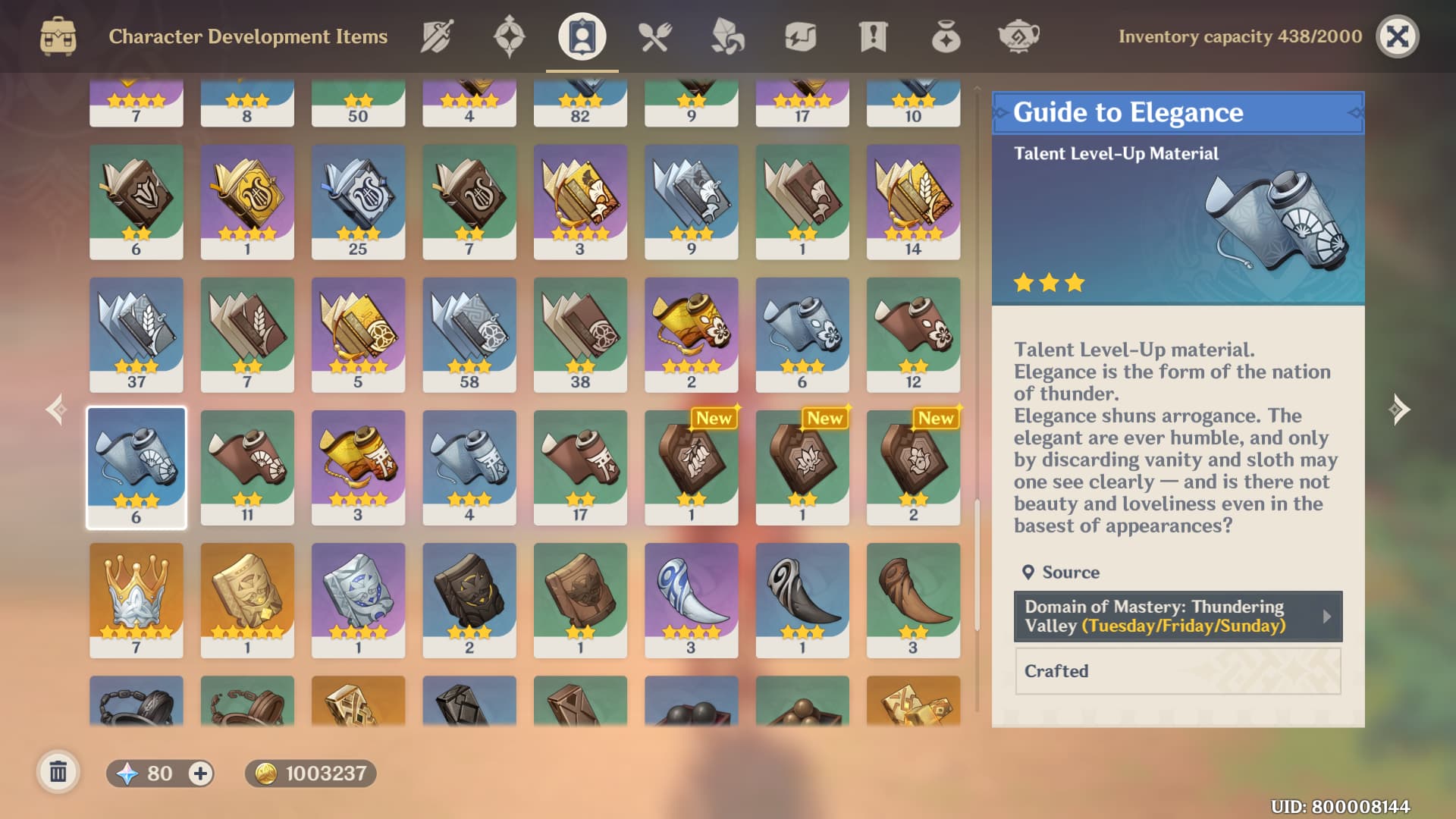Select the Gadgets tab
This screenshot has height=819, width=1456.
tap(800, 36)
